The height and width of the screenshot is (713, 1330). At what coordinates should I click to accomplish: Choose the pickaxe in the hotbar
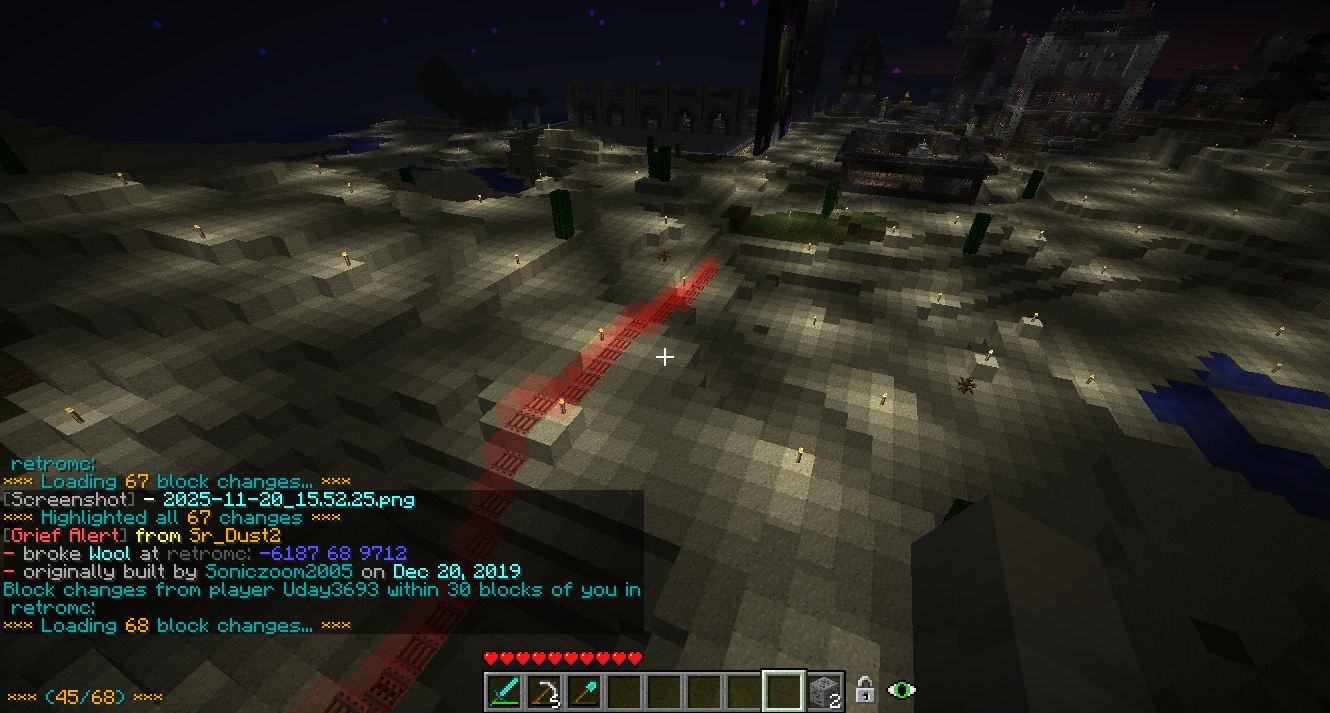544,691
